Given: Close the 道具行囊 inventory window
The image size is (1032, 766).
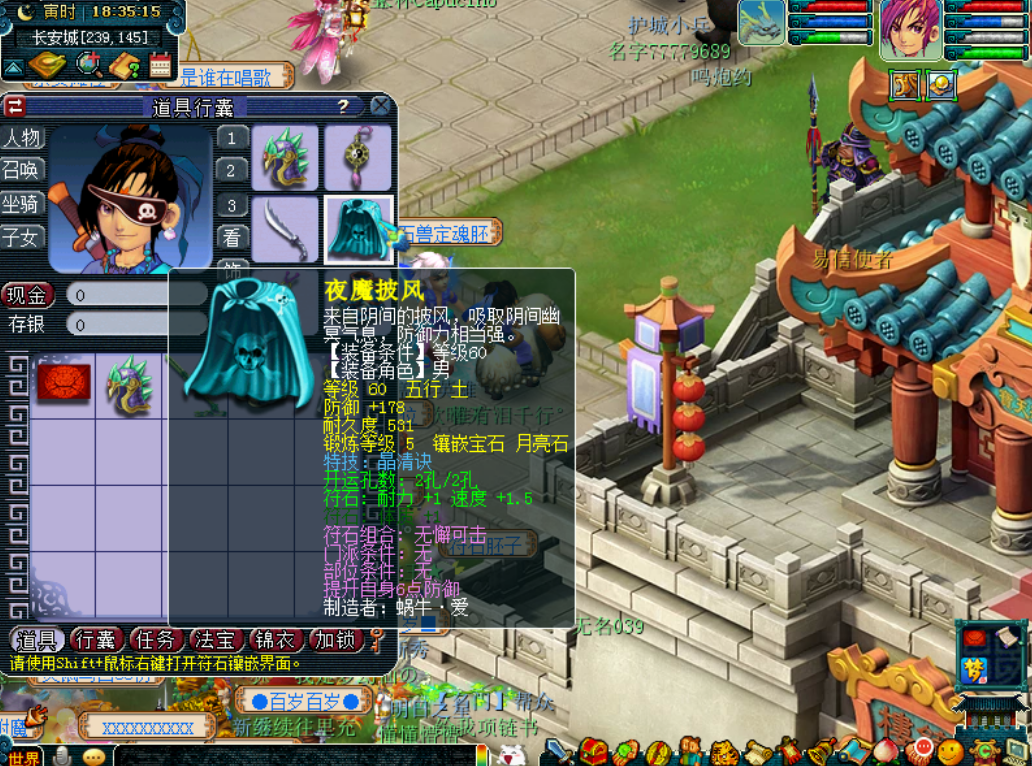Looking at the screenshot, I should point(380,106).
